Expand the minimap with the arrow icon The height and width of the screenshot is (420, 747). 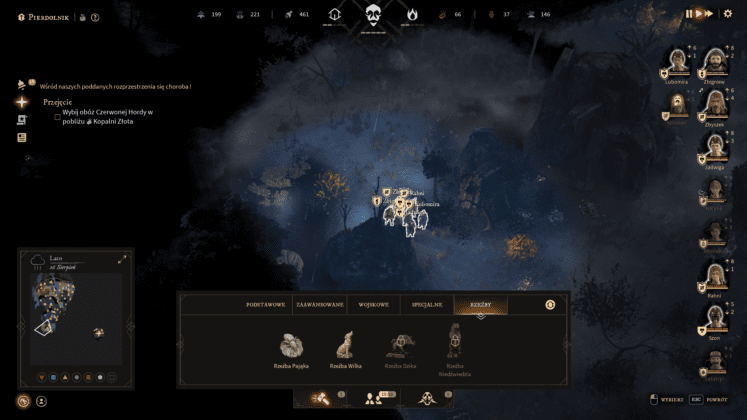[x=122, y=259]
